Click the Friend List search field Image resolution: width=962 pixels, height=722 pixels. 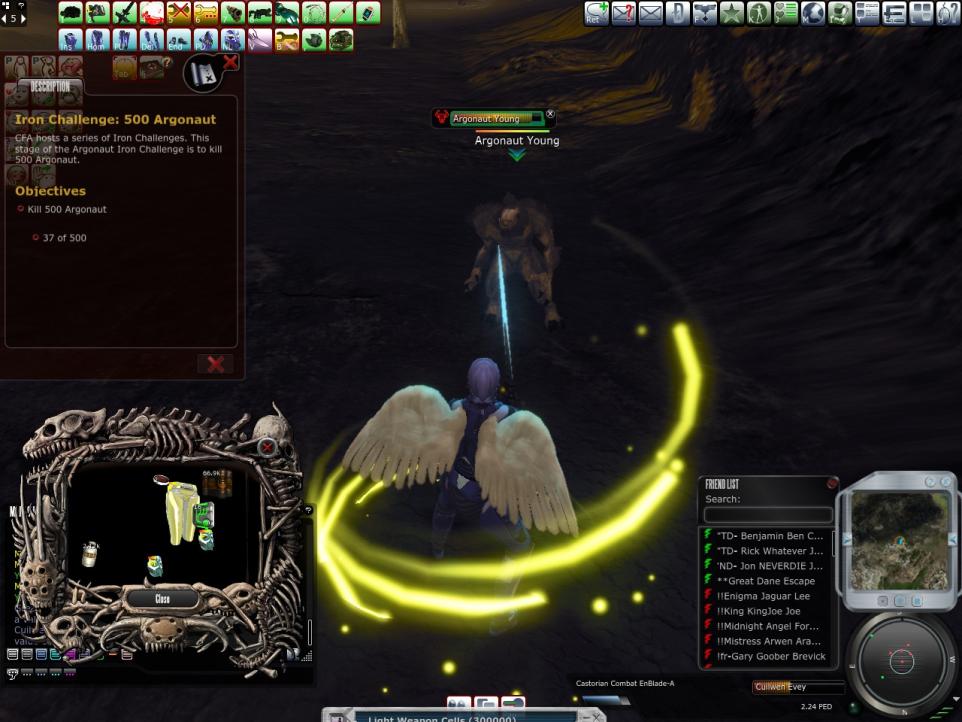coord(767,515)
